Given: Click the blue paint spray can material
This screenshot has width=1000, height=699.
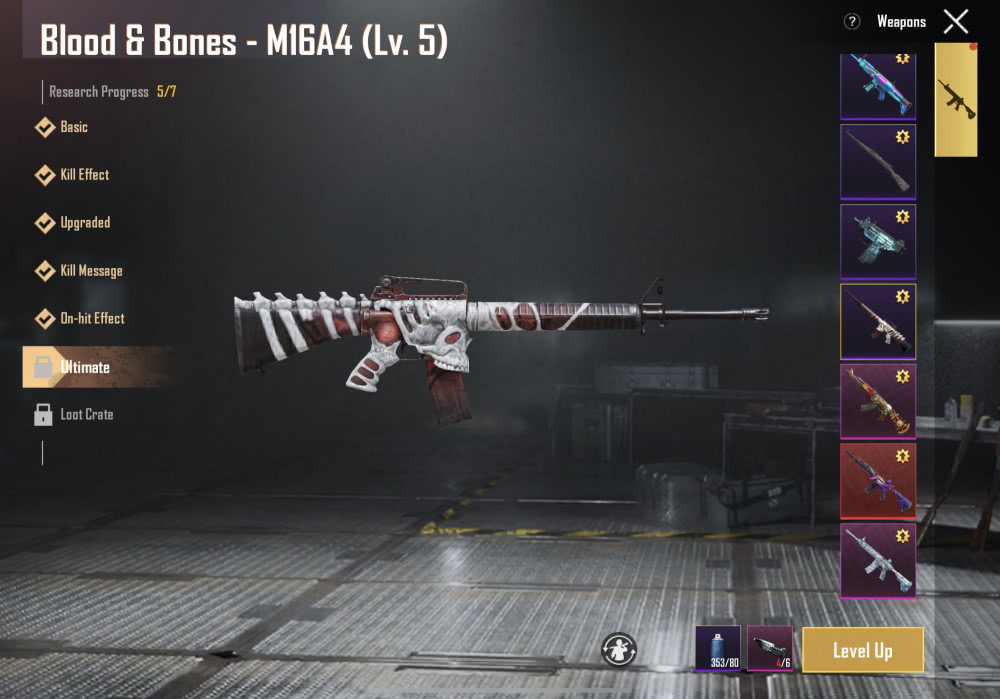Looking at the screenshot, I should tap(718, 648).
